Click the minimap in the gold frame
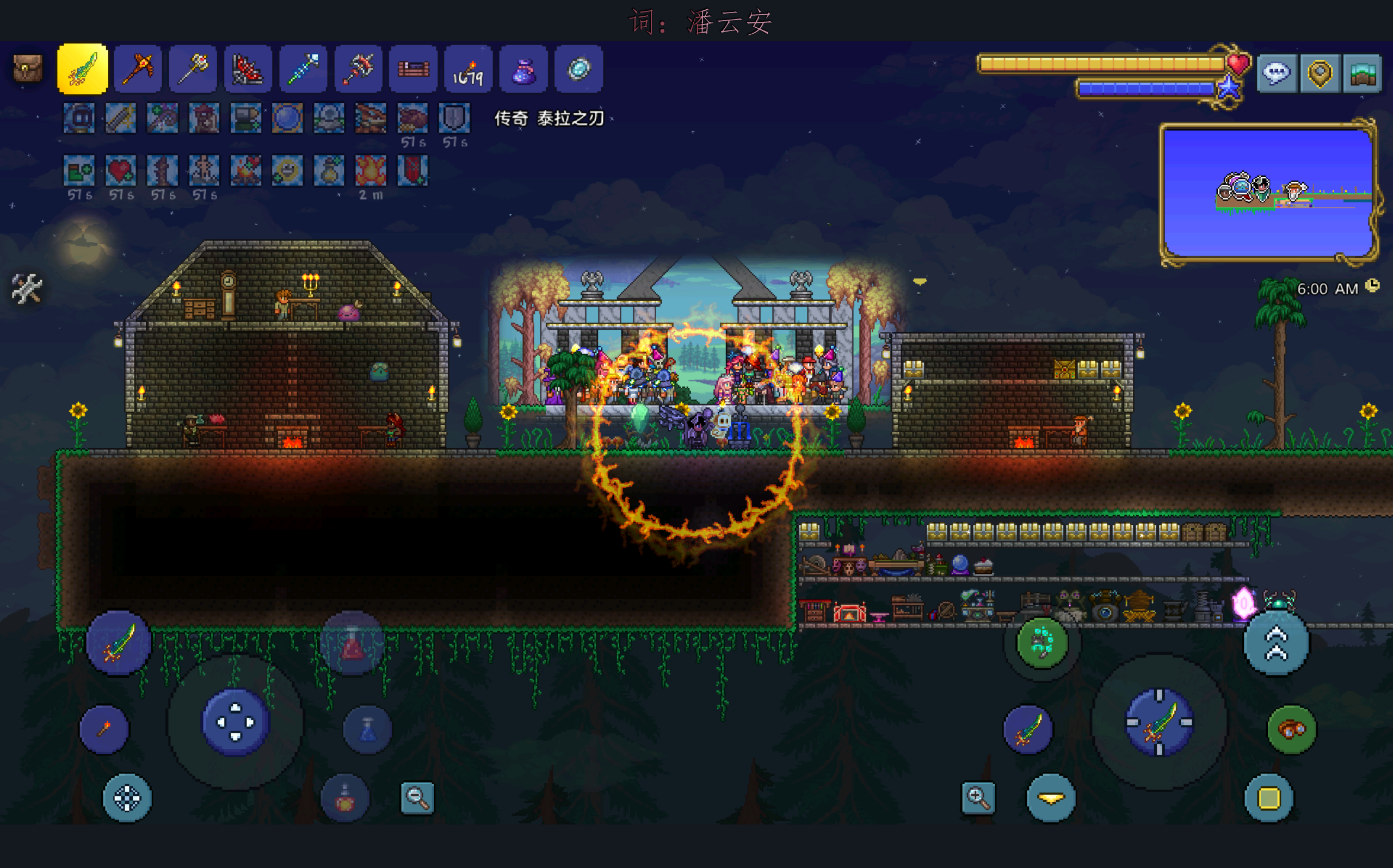The height and width of the screenshot is (868, 1393). click(1268, 193)
